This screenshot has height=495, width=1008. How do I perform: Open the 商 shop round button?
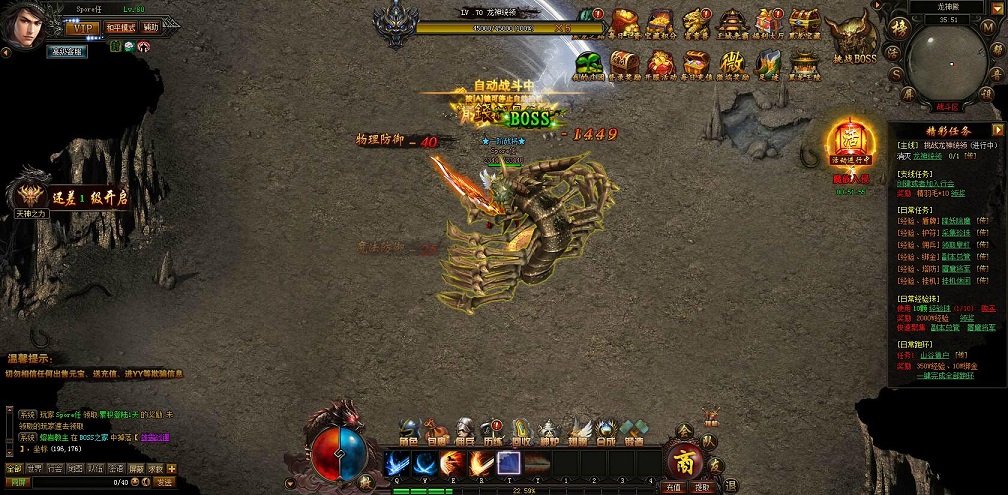click(684, 461)
